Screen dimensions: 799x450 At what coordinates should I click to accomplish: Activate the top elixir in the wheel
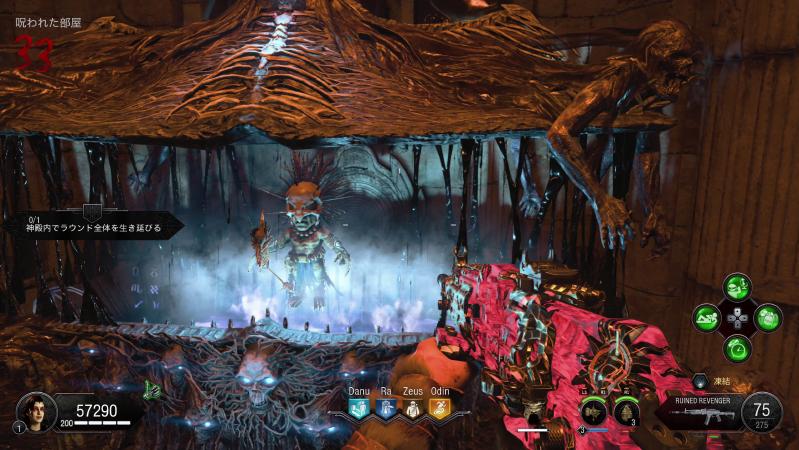(x=738, y=289)
